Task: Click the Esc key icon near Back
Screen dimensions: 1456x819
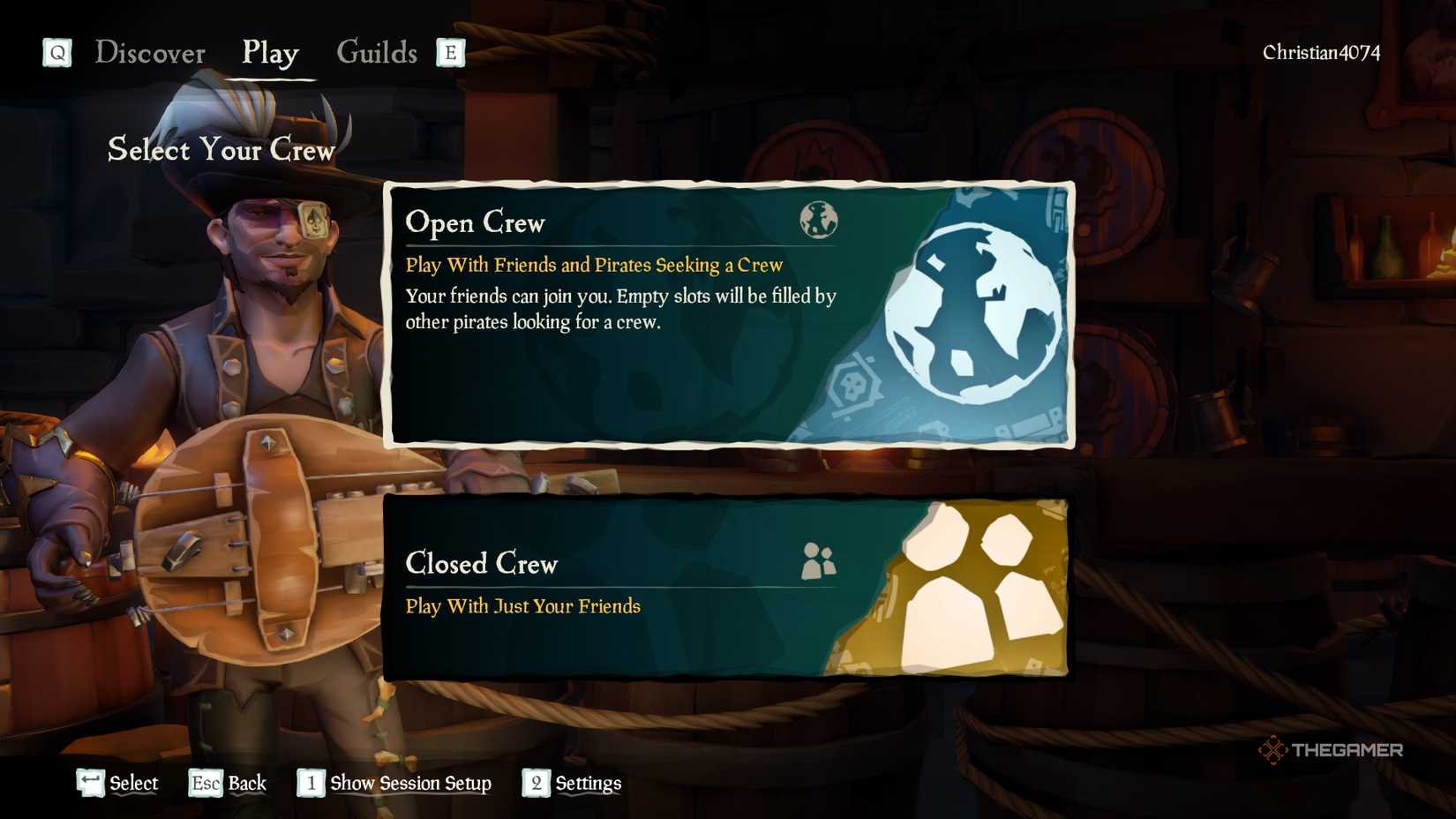Action: (x=204, y=783)
